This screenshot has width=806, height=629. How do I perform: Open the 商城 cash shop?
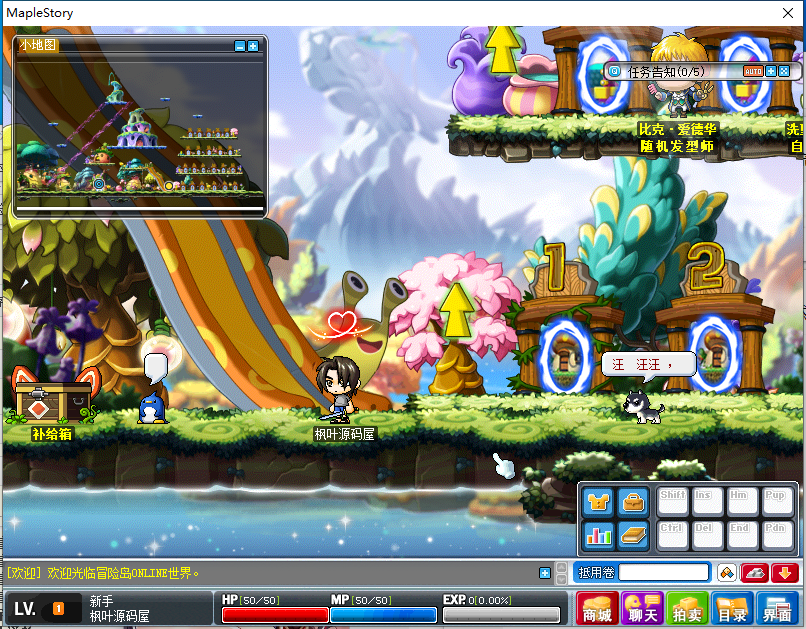pyautogui.click(x=597, y=609)
